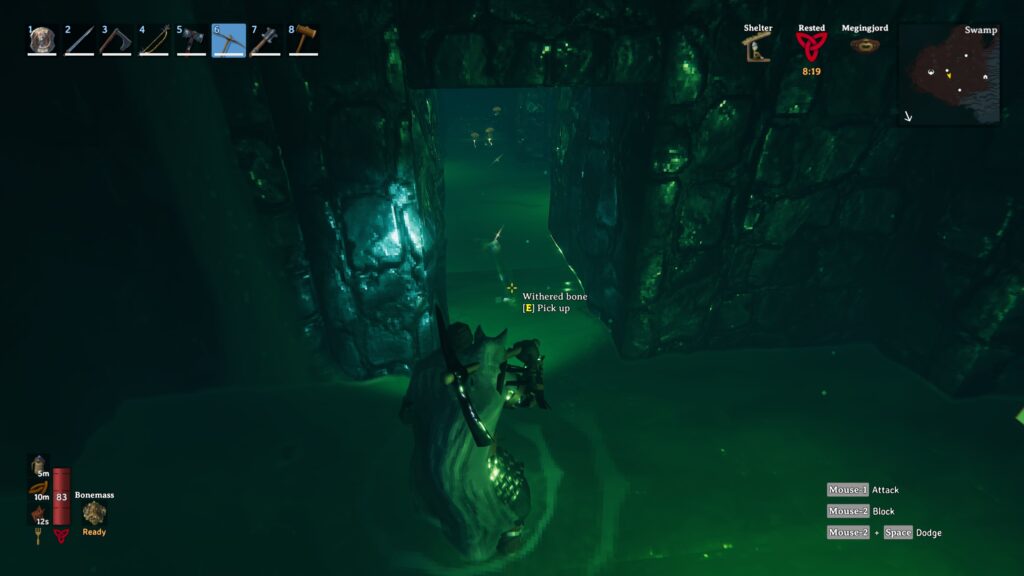
Task: Equip the spiked mace from slot 7
Action: click(x=266, y=40)
